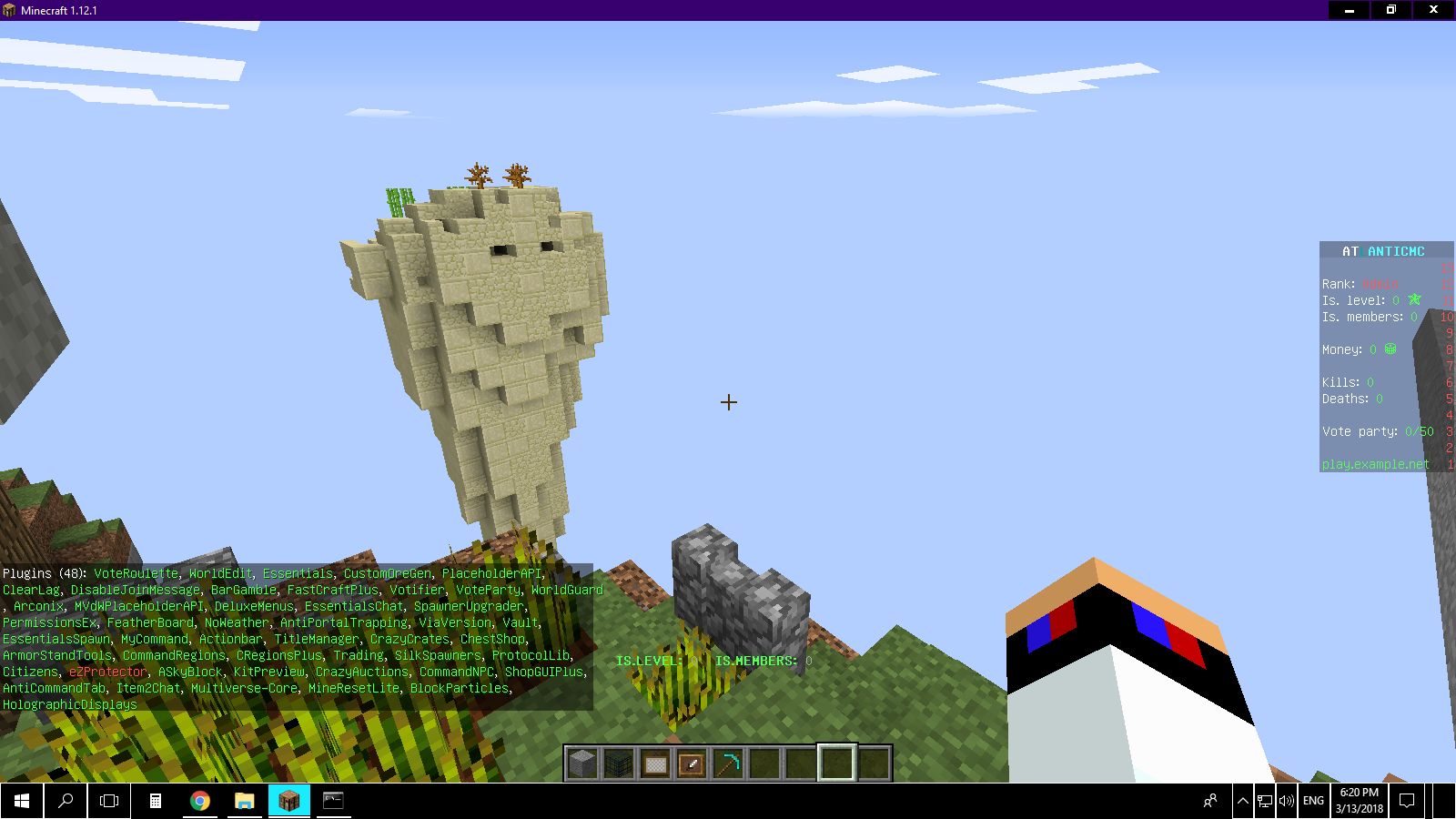This screenshot has width=1456, height=819.
Task: Select the stone block hotbar slot
Action: pyautogui.click(x=582, y=763)
